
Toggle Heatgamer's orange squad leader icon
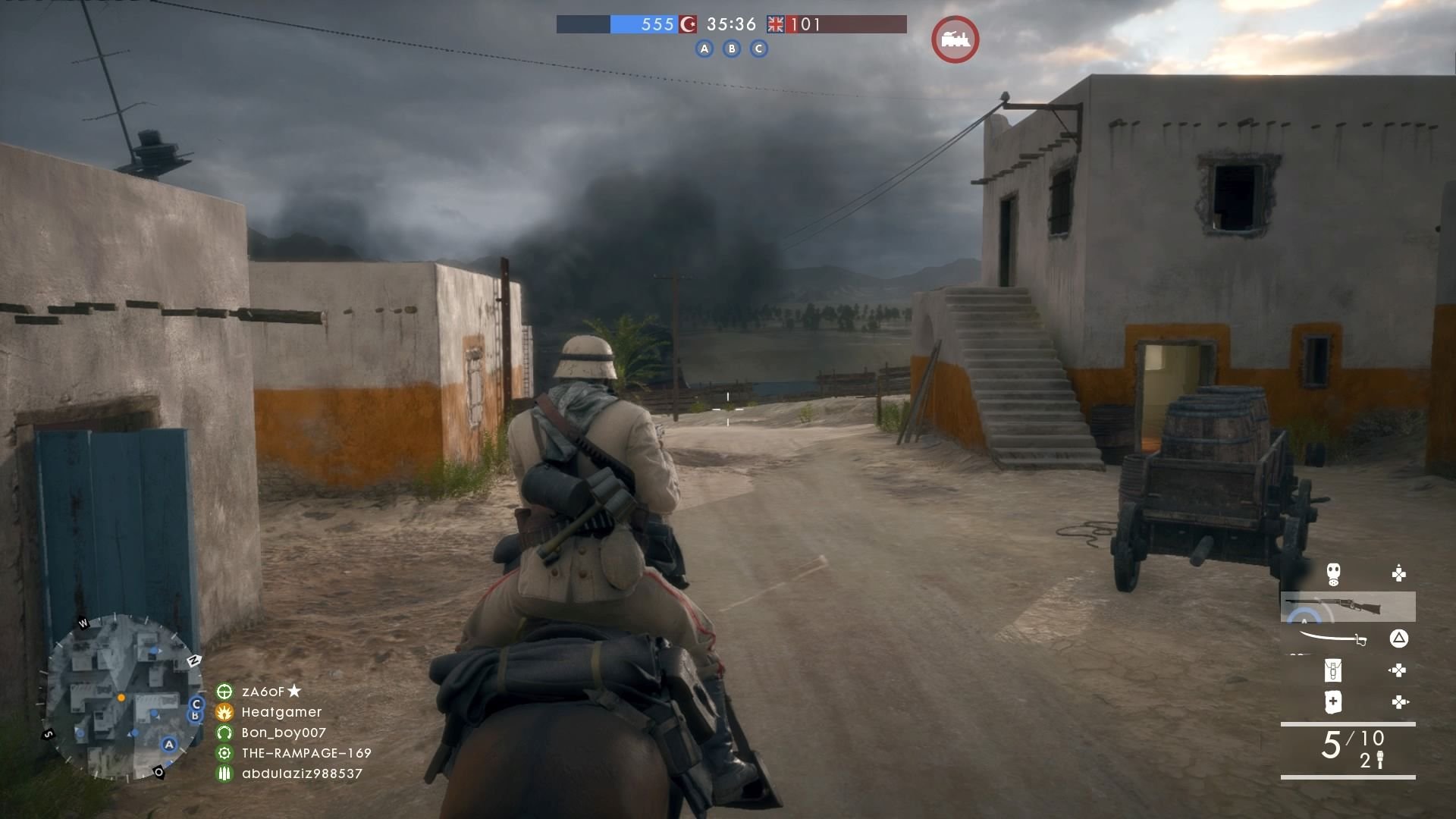click(225, 713)
